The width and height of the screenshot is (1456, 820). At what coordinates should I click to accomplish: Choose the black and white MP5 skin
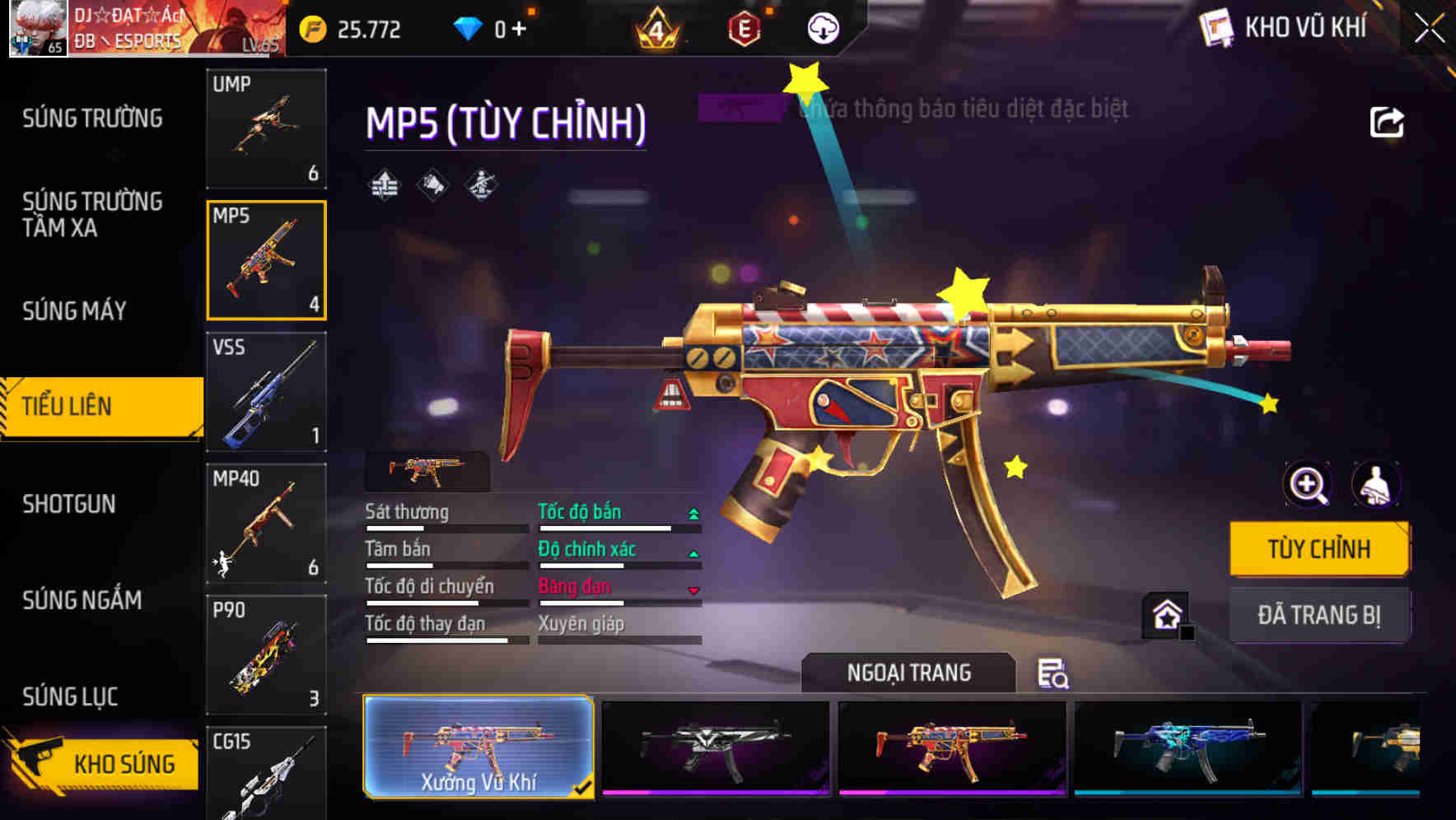715,747
